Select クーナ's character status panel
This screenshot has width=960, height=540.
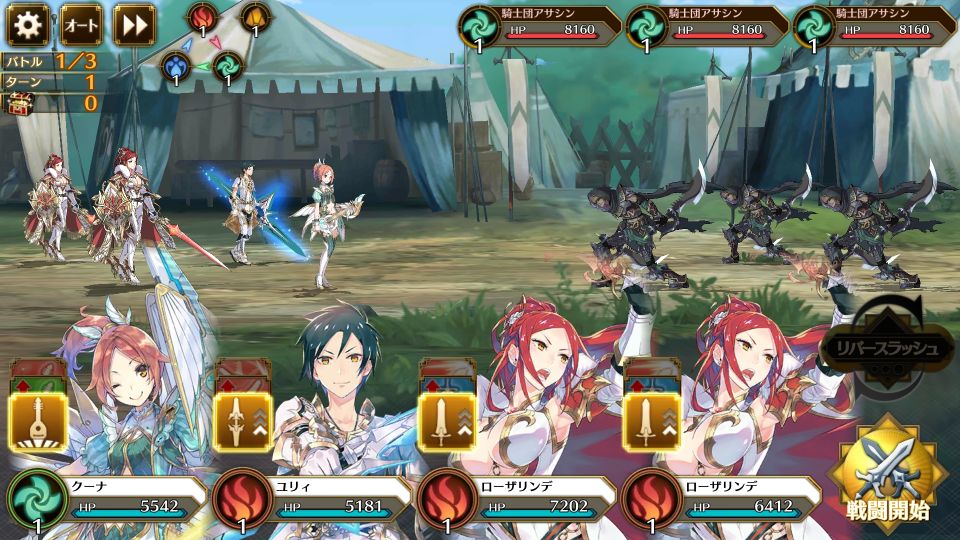[108, 506]
